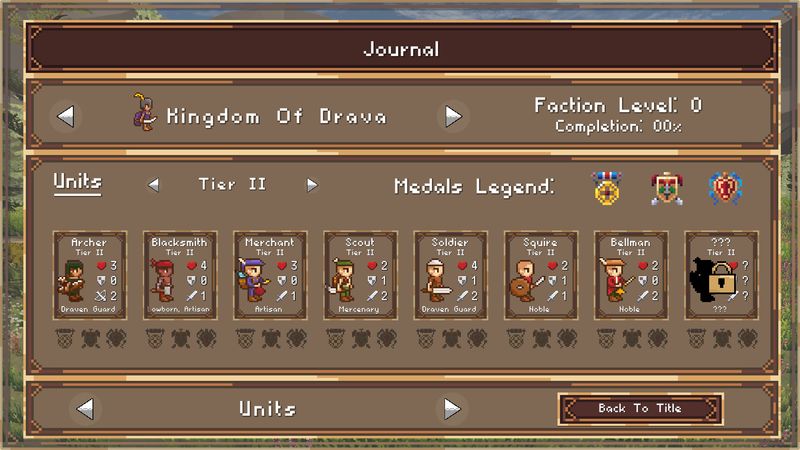800x450 pixels.
Task: Switch to the next faction
Action: 453,116
